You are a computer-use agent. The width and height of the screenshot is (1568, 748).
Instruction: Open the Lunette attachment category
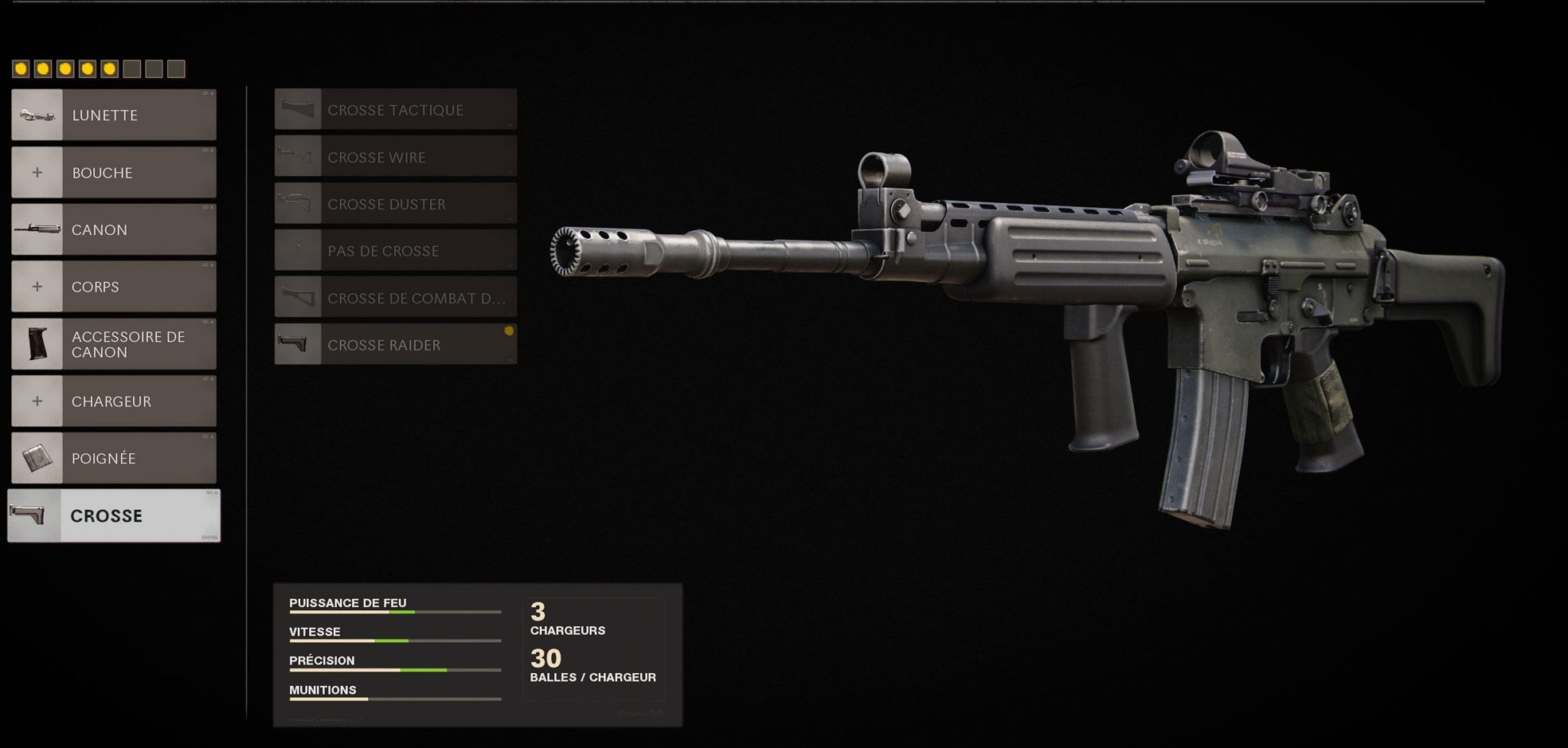[113, 115]
